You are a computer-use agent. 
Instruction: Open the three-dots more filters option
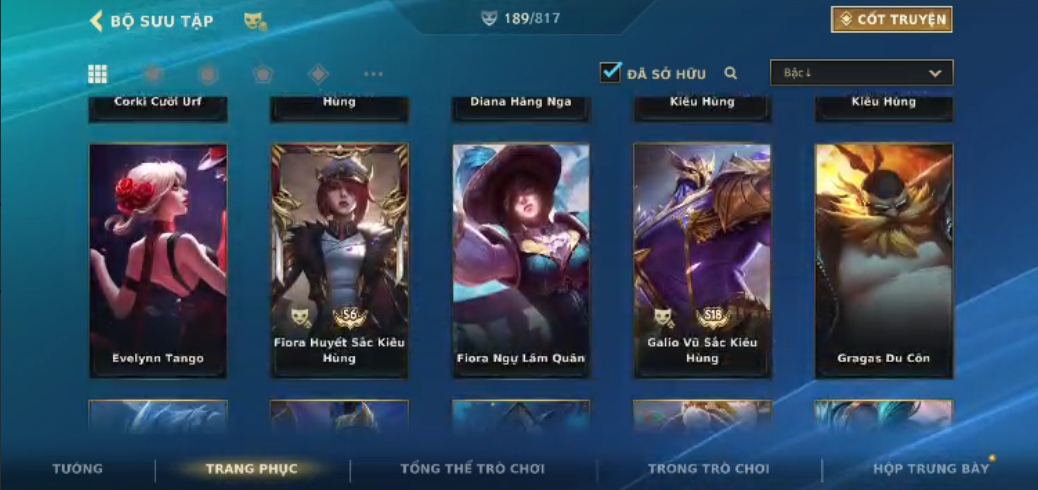[x=373, y=74]
